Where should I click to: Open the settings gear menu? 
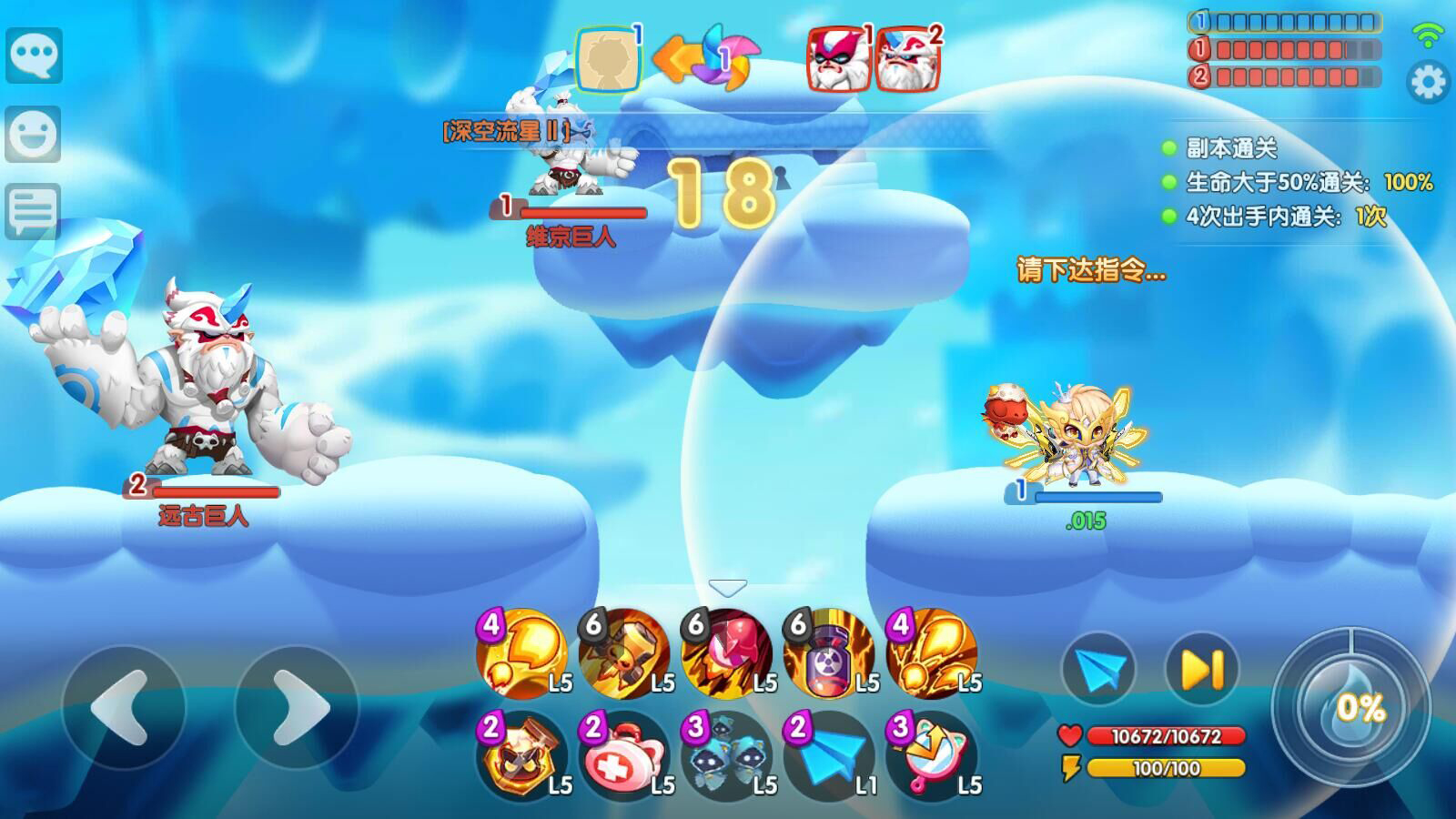1428,83
